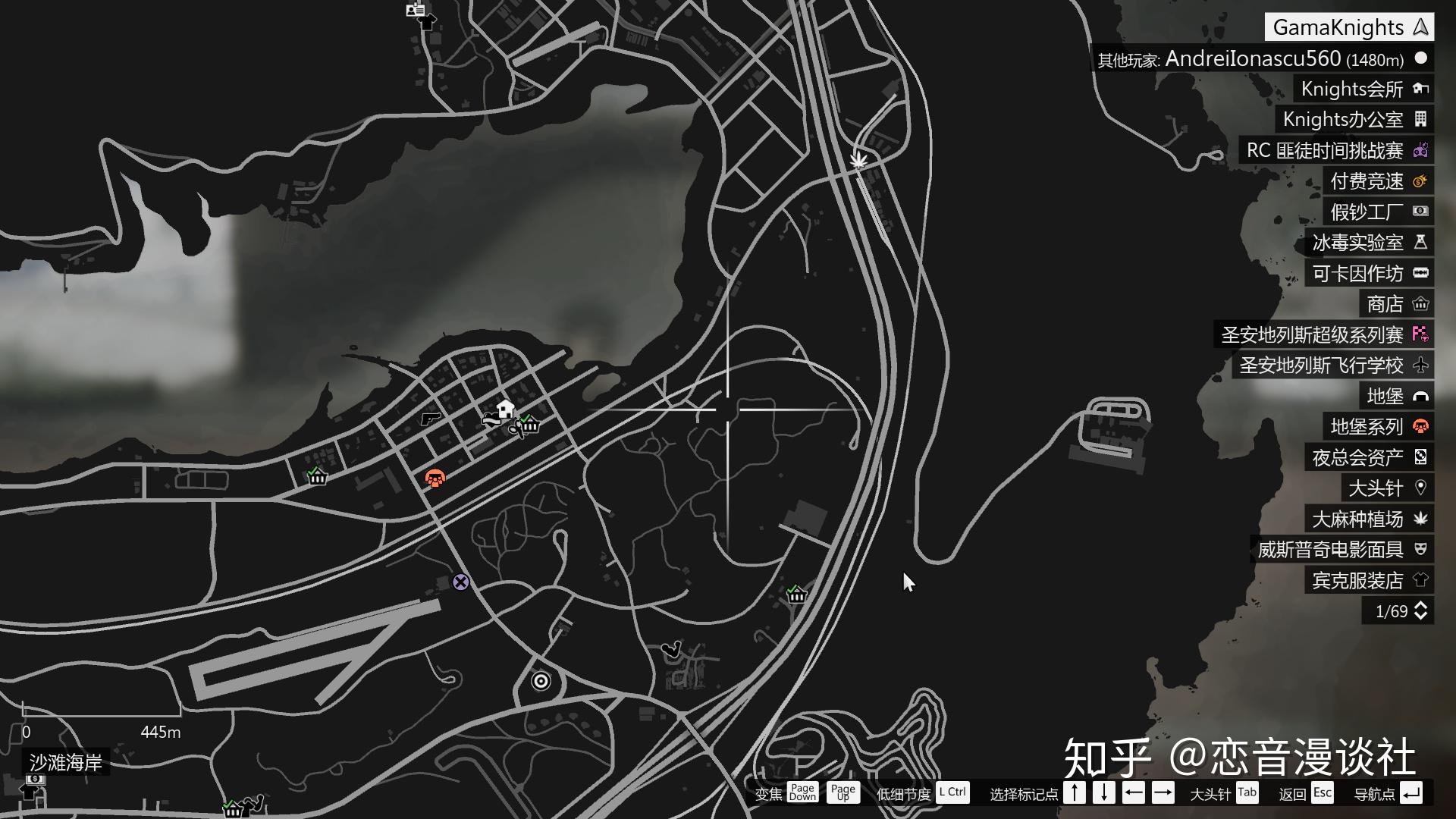Select the 威斯普奇电影面具 mask icon
1456x819 pixels.
point(1422,549)
